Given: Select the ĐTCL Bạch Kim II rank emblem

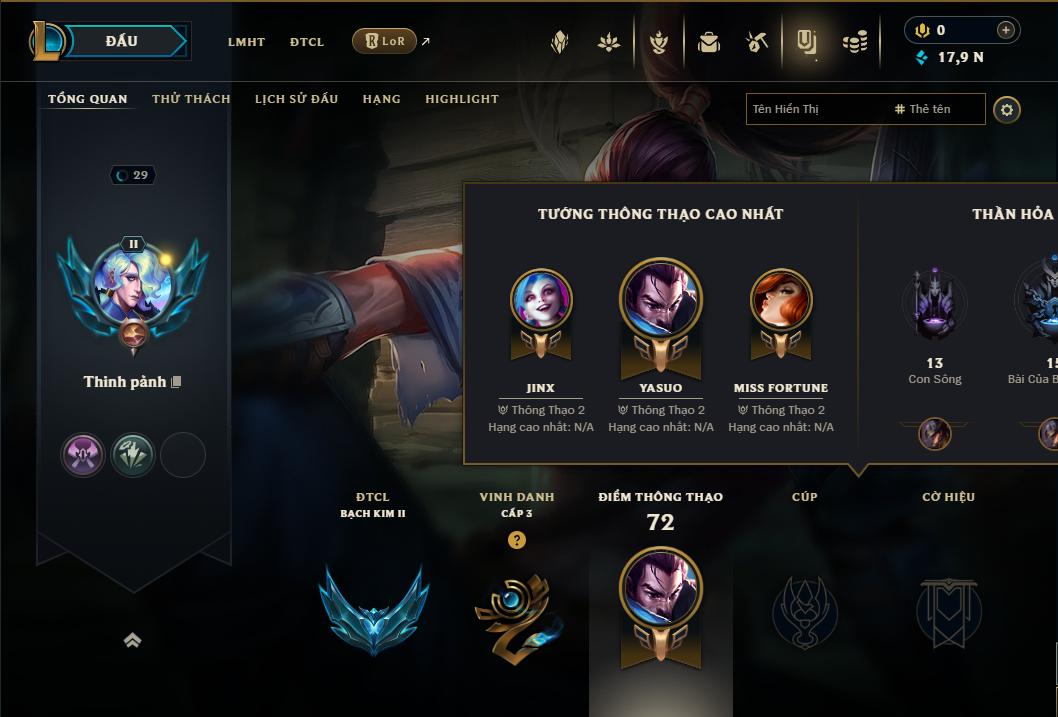Looking at the screenshot, I should click(x=374, y=609).
